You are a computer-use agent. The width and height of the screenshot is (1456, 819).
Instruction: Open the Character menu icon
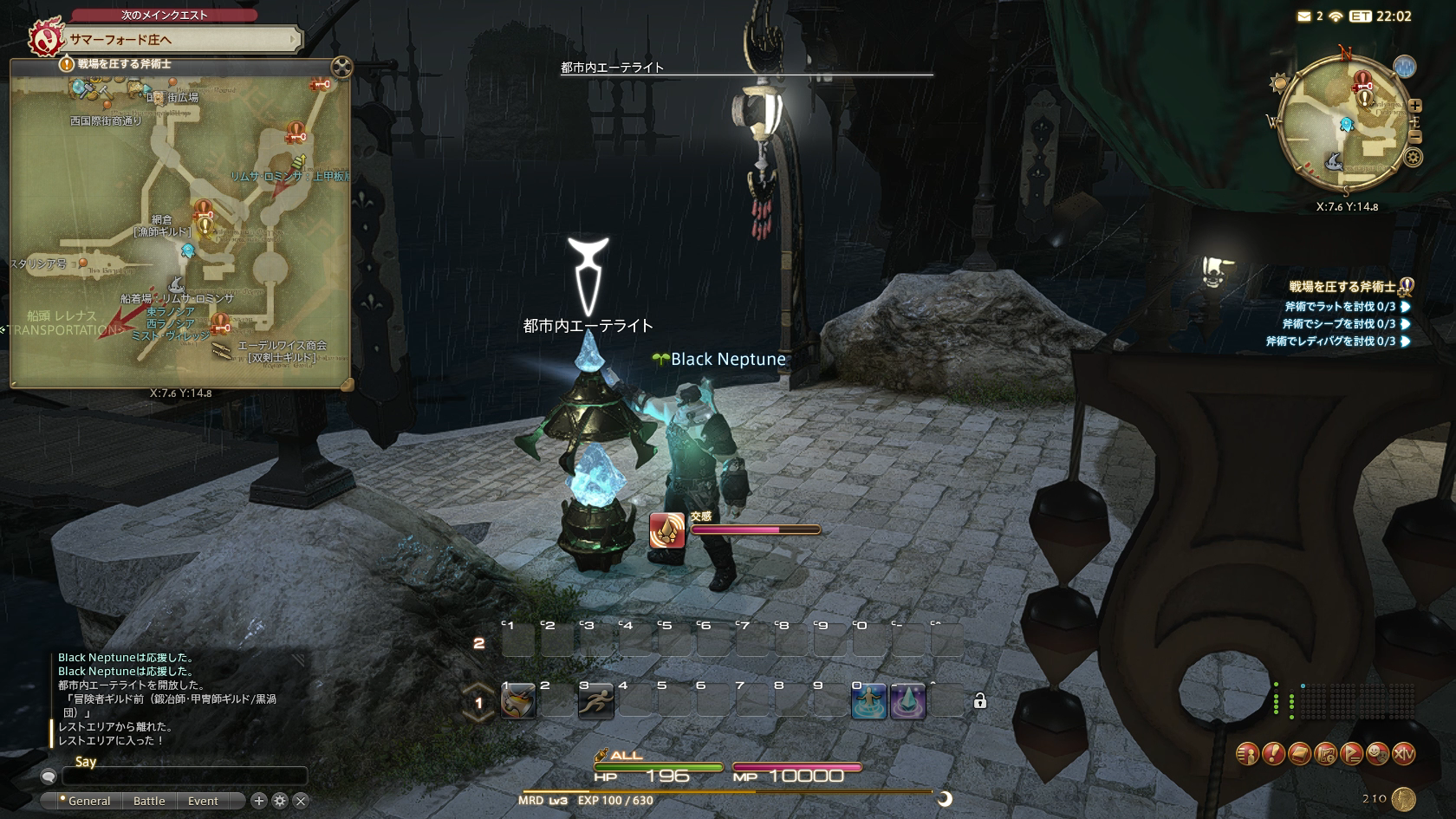(1247, 754)
